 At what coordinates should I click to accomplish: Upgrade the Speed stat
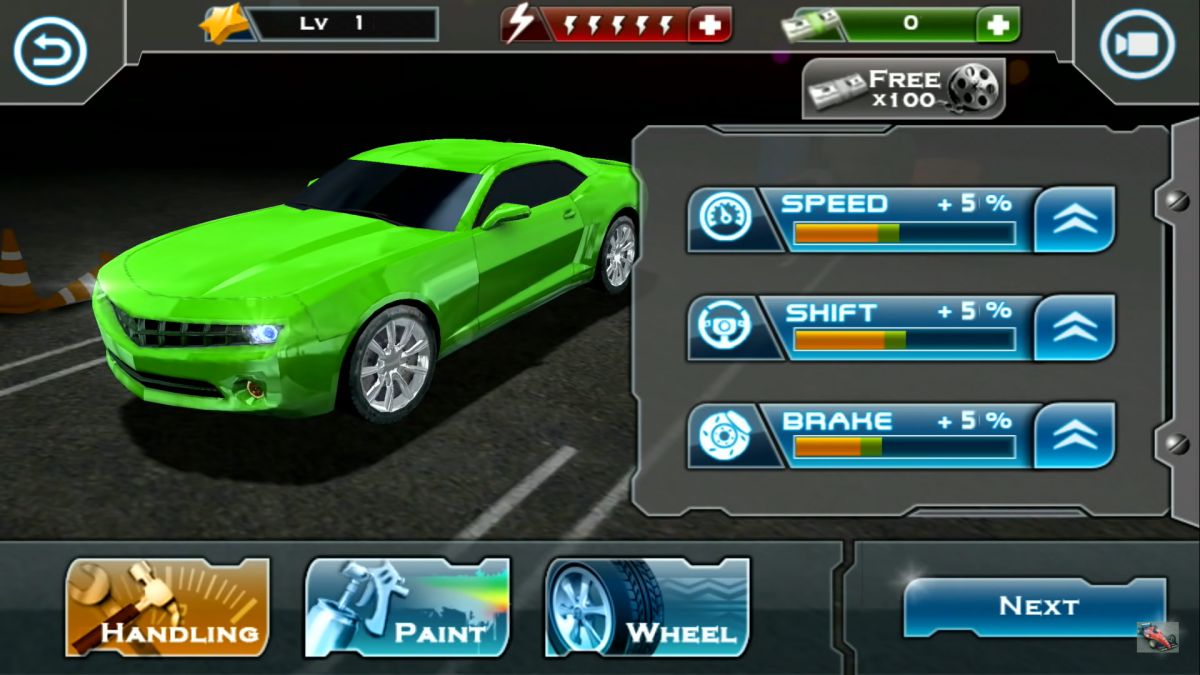pyautogui.click(x=1074, y=219)
